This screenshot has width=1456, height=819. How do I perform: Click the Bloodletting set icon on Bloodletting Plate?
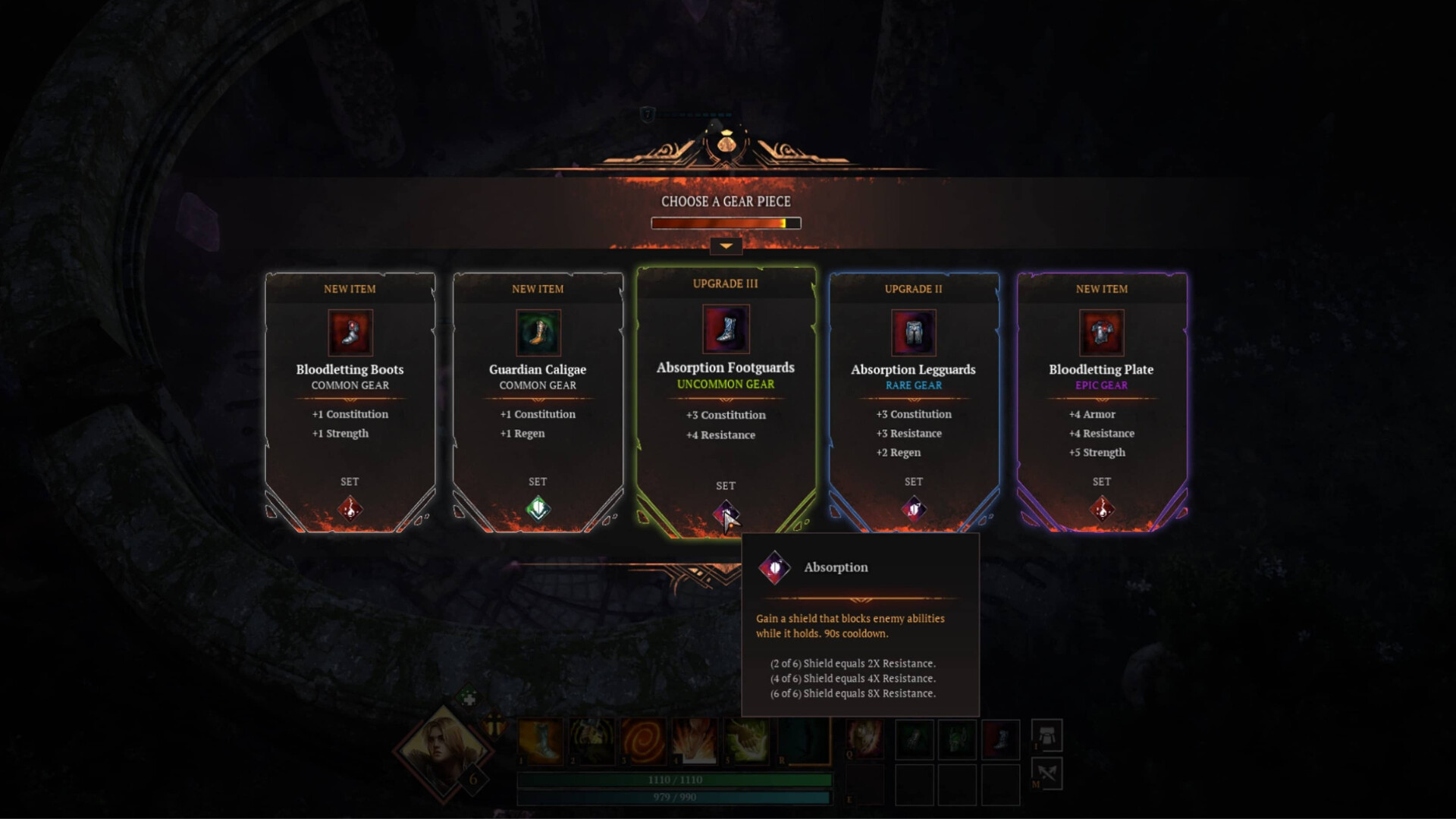click(x=1101, y=507)
